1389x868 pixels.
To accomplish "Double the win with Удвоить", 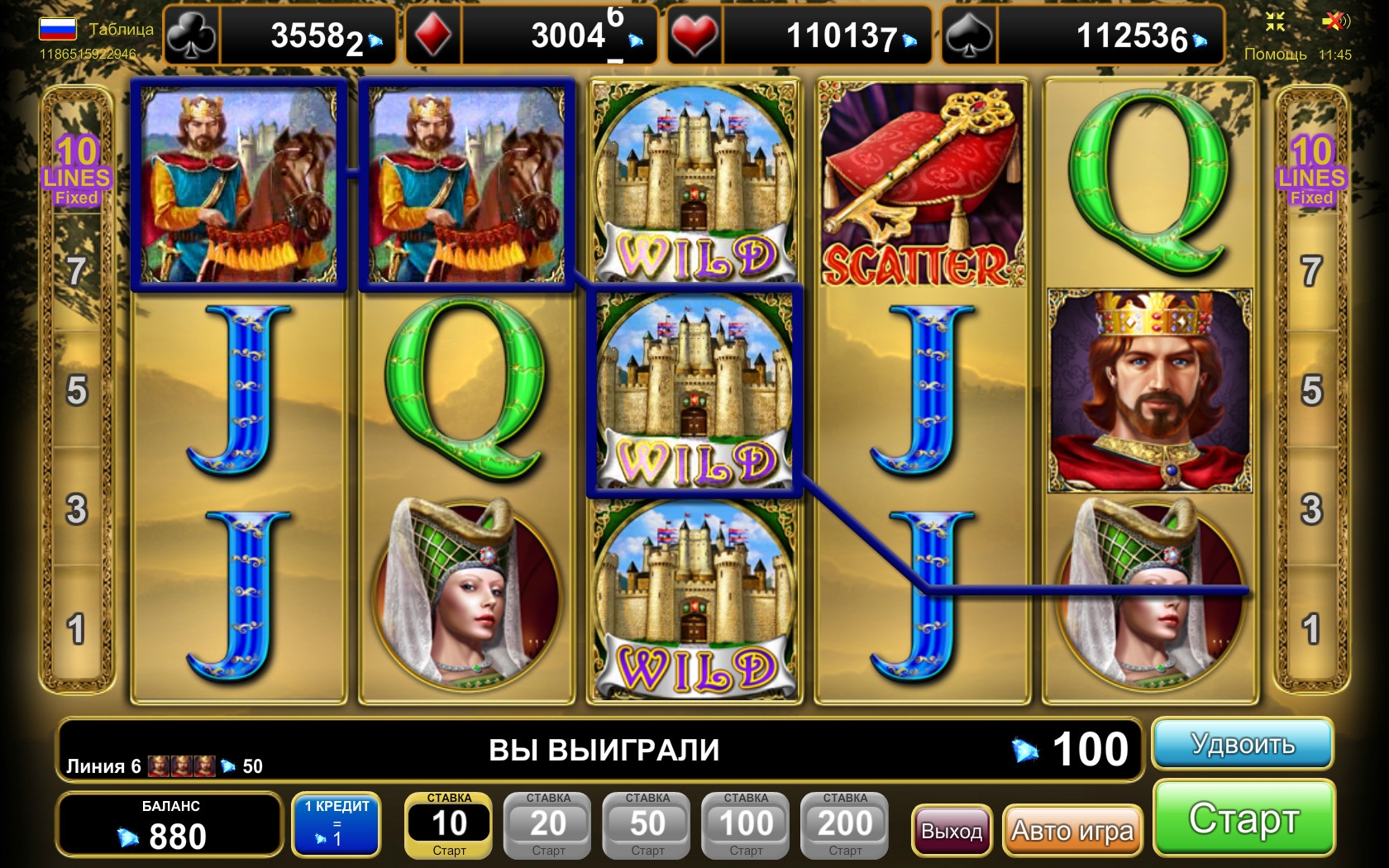I will click(x=1242, y=744).
